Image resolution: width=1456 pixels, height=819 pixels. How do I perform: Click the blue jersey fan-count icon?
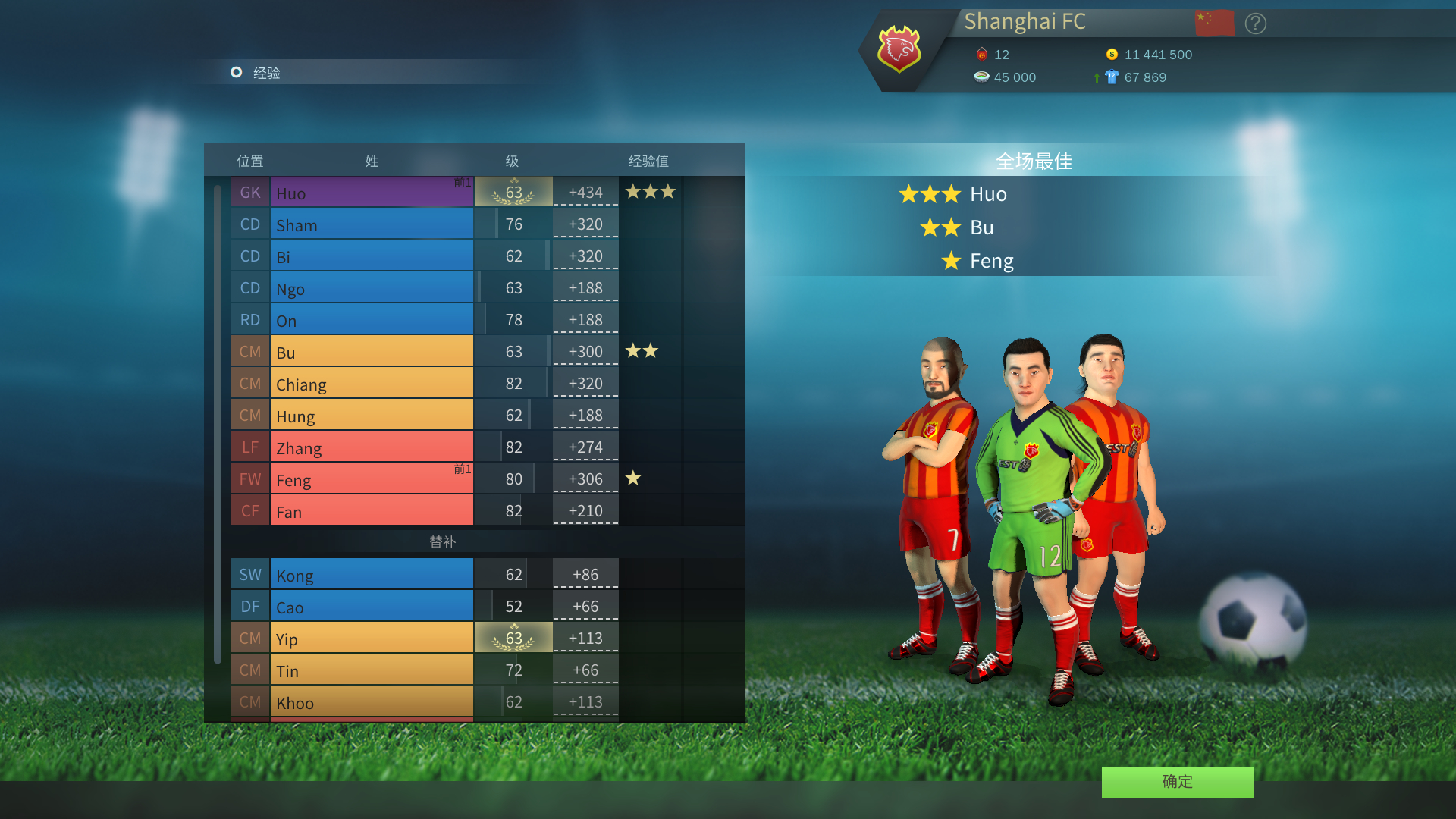point(1112,77)
